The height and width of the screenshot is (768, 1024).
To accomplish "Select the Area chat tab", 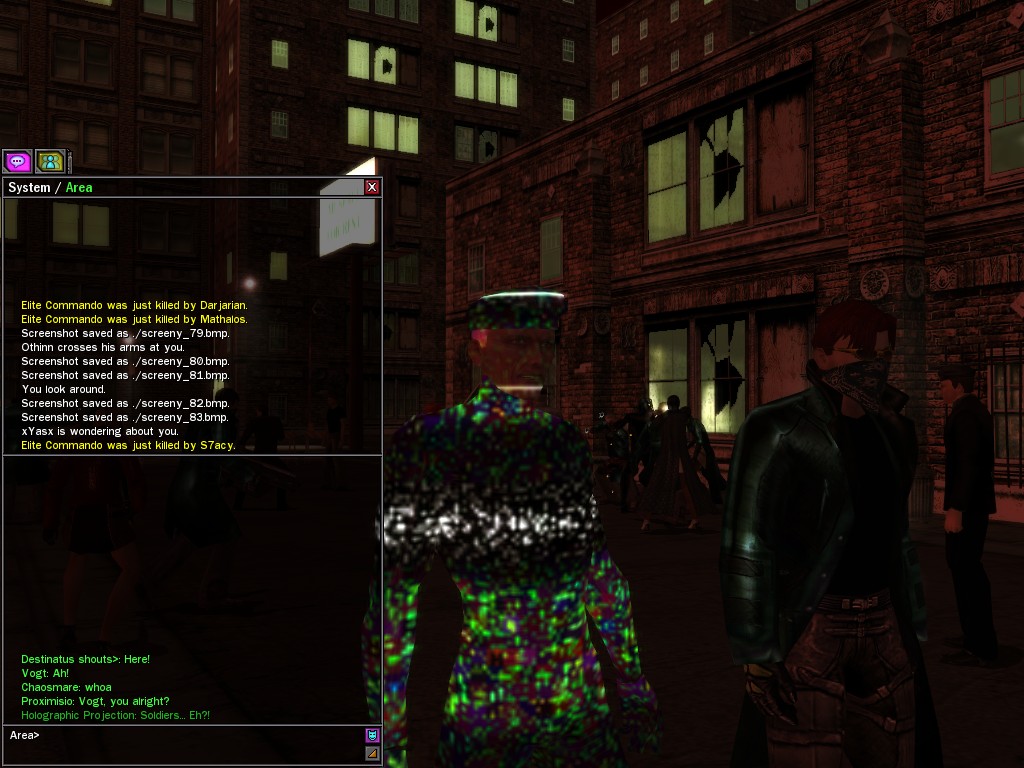I will pos(79,188).
